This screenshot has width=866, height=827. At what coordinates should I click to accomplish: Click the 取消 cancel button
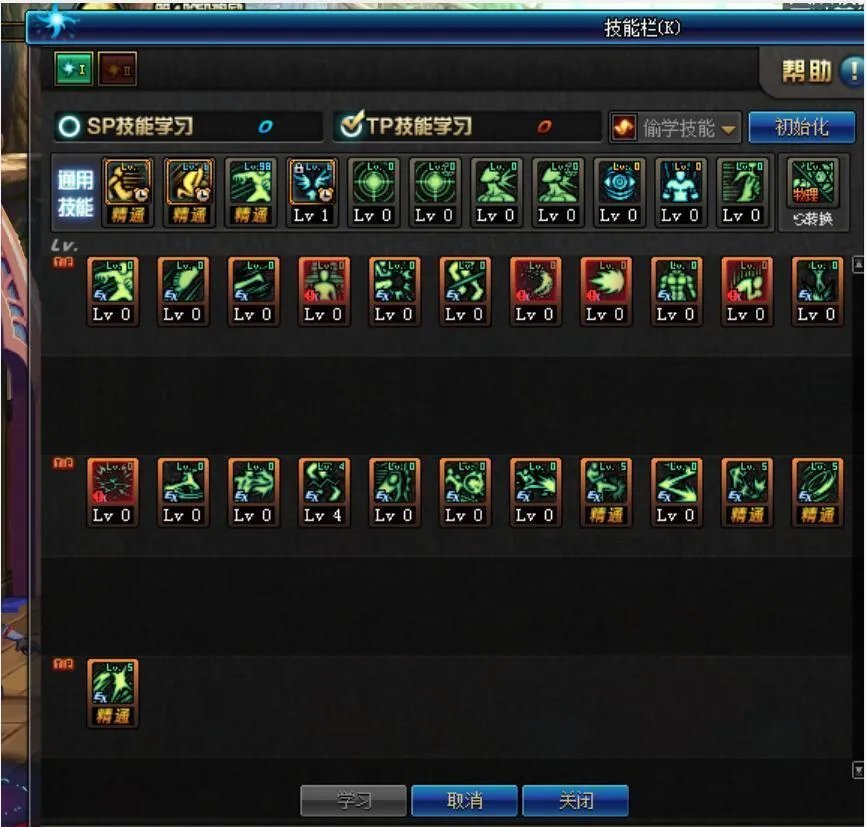pos(464,801)
